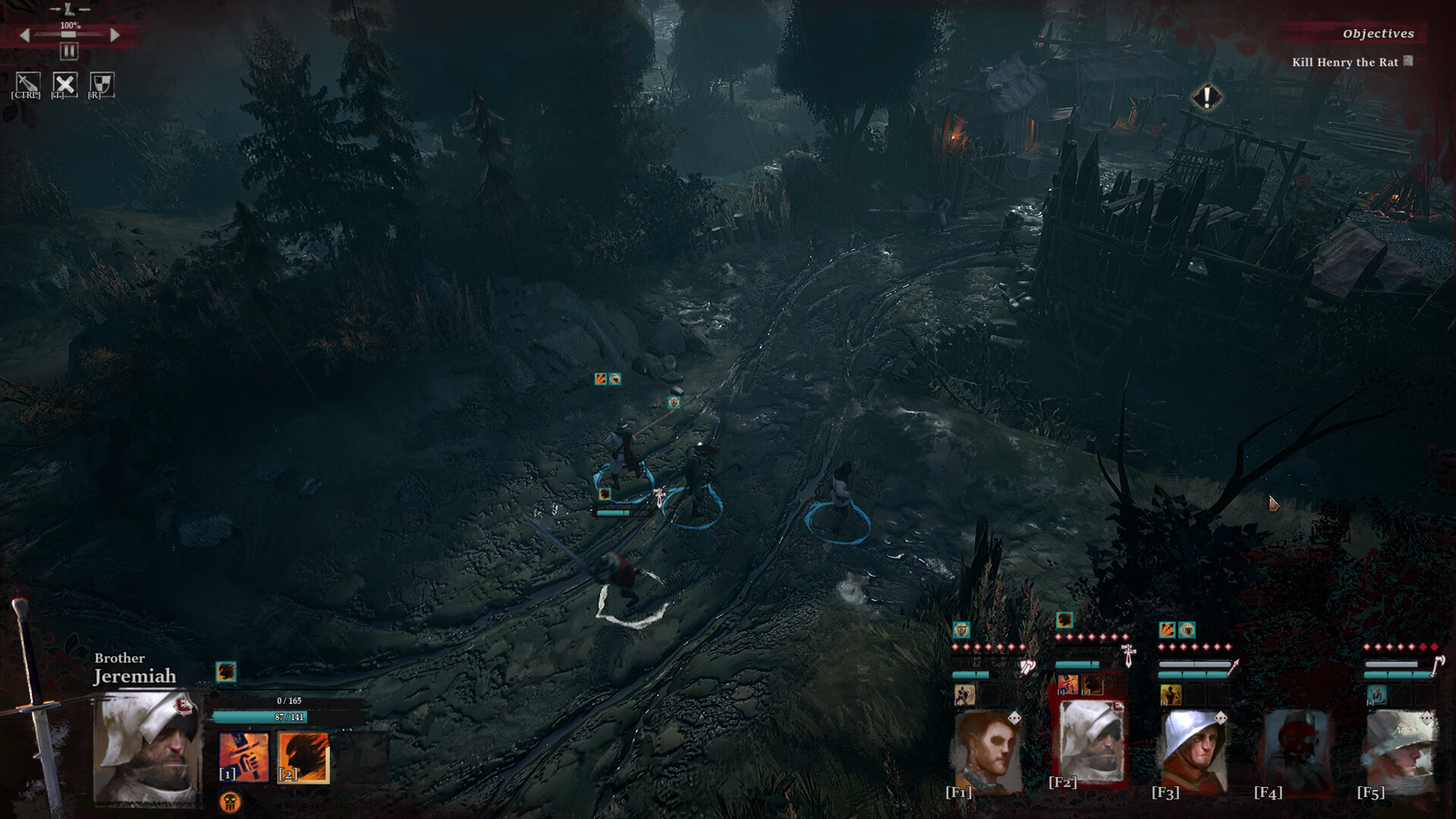Use Jeremiah's sword-grip ability in slot one
Viewport: 1456px width, 819px height.
point(243,756)
